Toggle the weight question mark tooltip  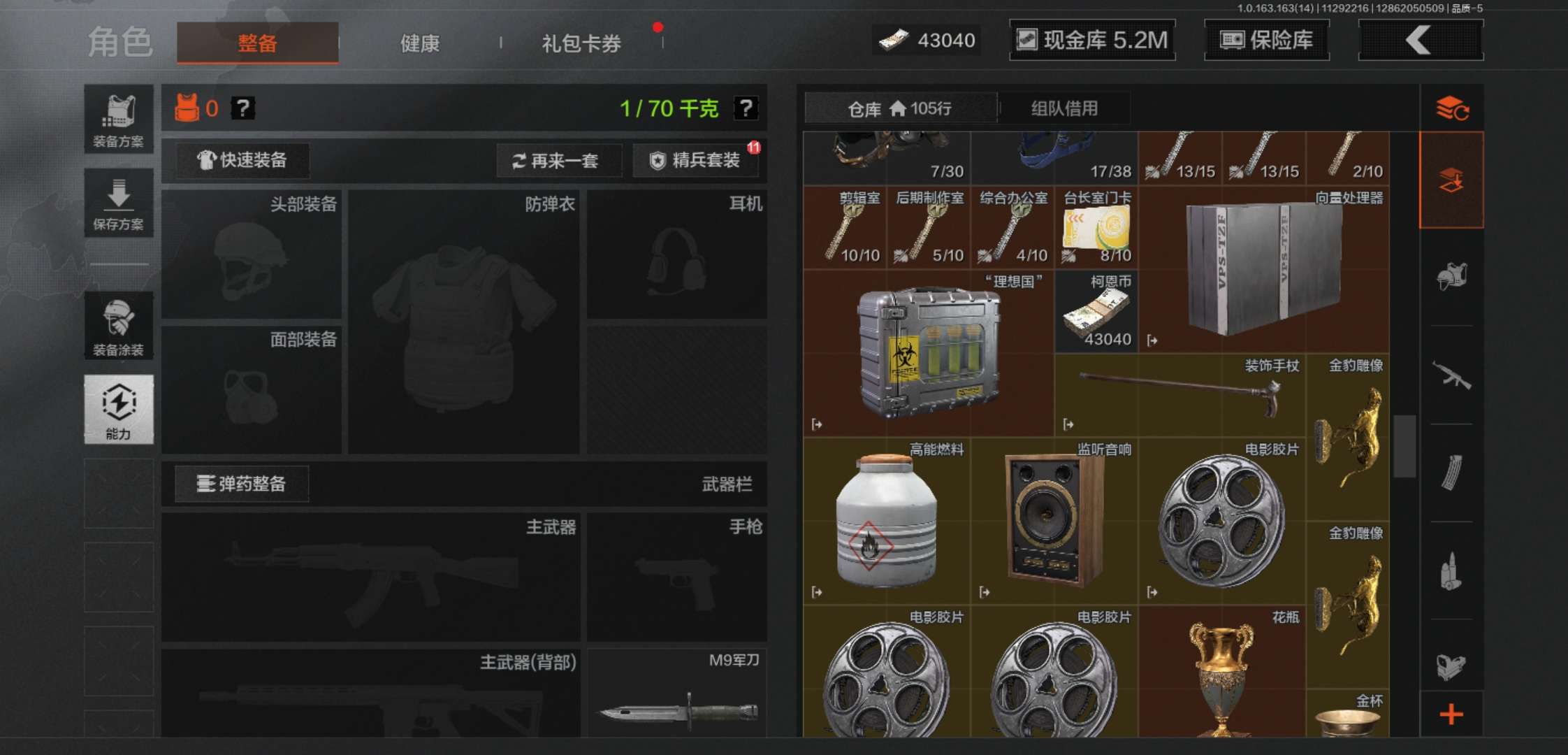[x=746, y=108]
